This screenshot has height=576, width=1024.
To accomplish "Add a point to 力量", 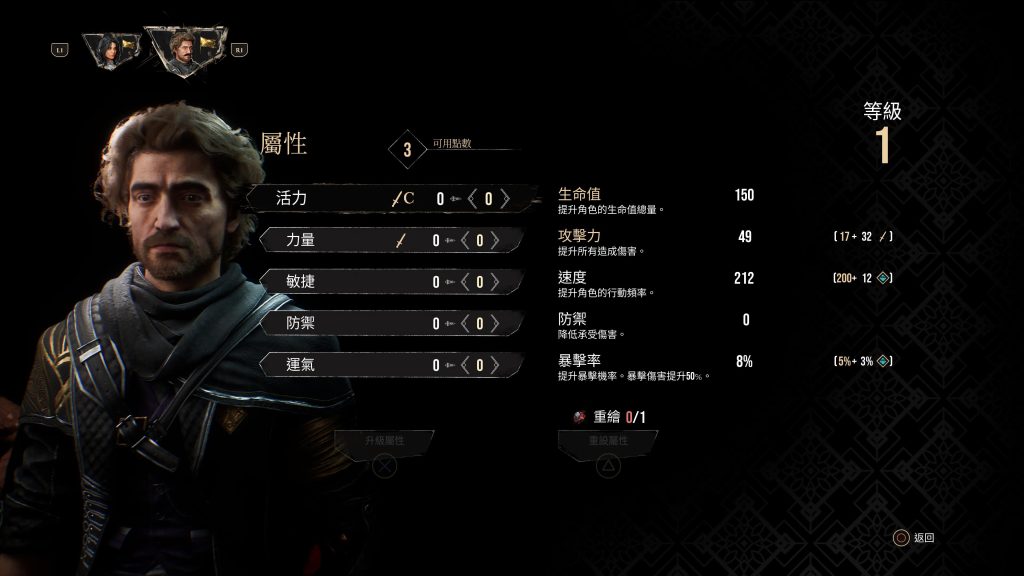I will click(x=496, y=240).
